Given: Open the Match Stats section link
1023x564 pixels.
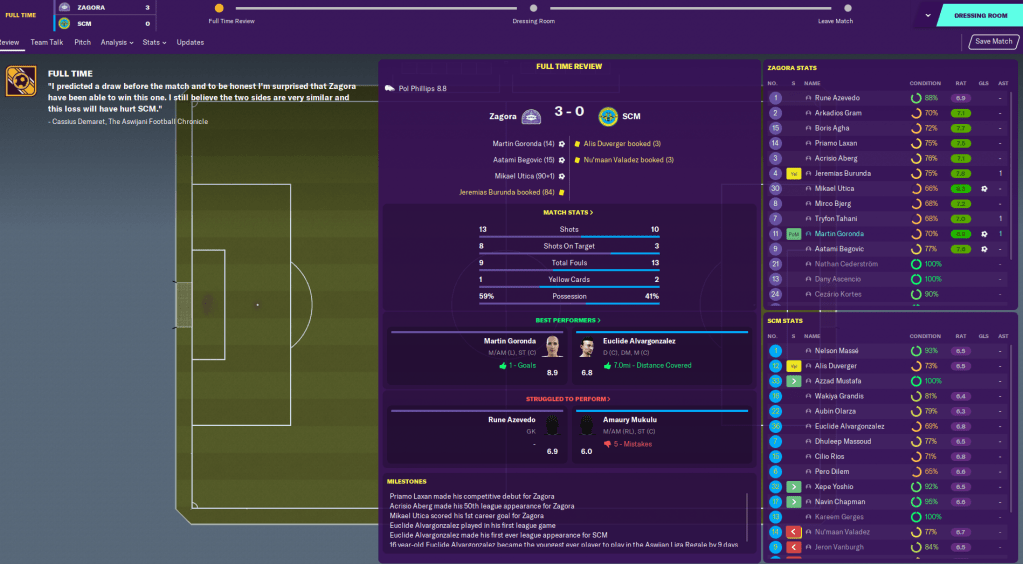Looking at the screenshot, I should click(568, 212).
